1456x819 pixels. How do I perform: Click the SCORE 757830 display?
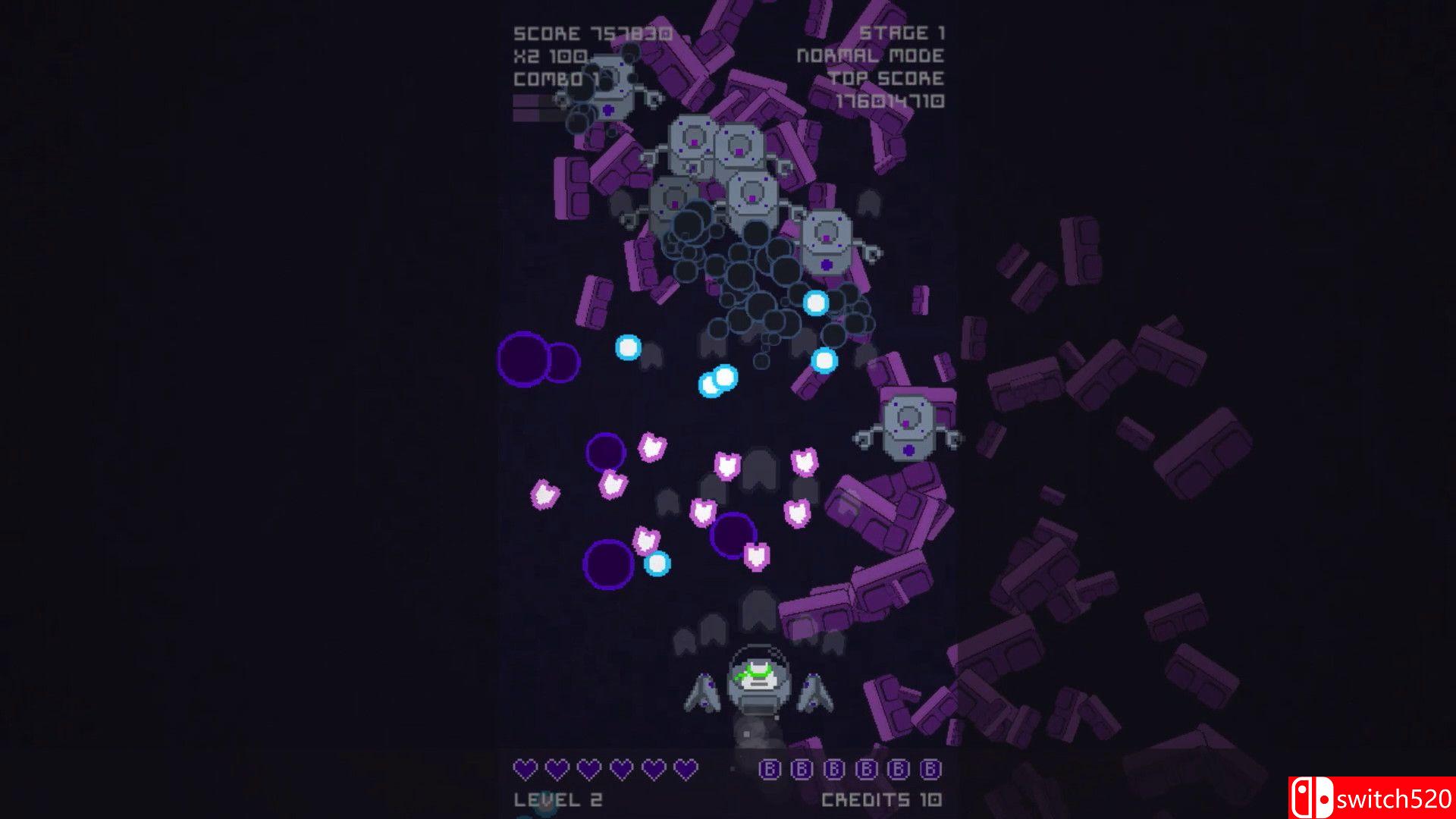(x=591, y=33)
